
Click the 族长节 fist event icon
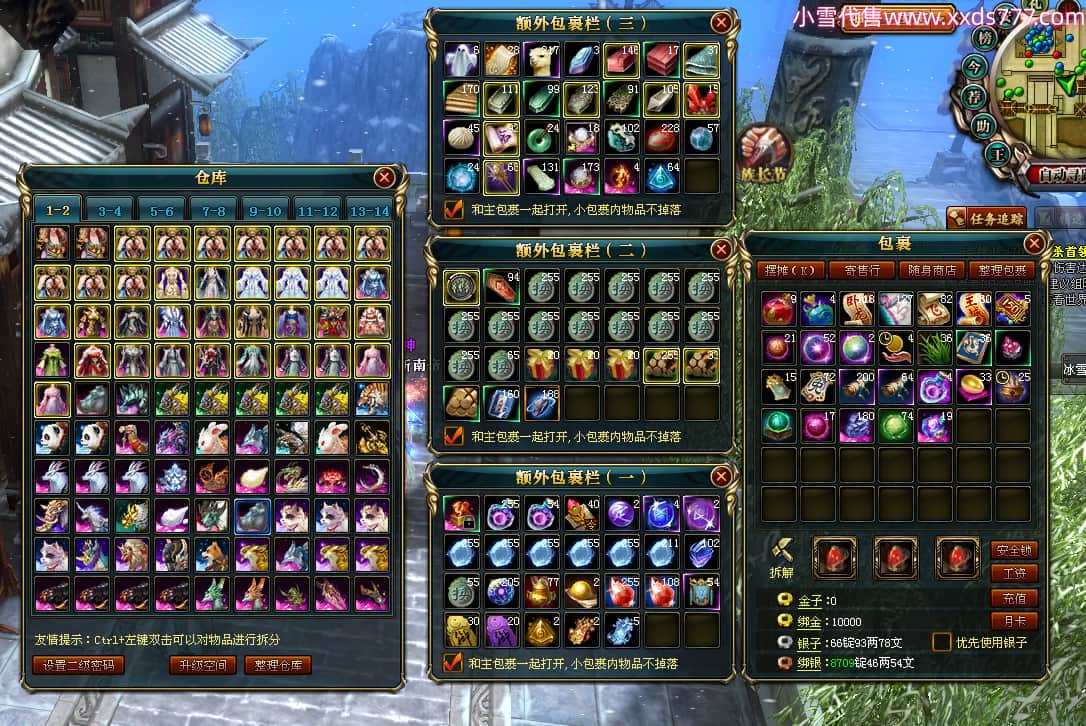point(766,151)
